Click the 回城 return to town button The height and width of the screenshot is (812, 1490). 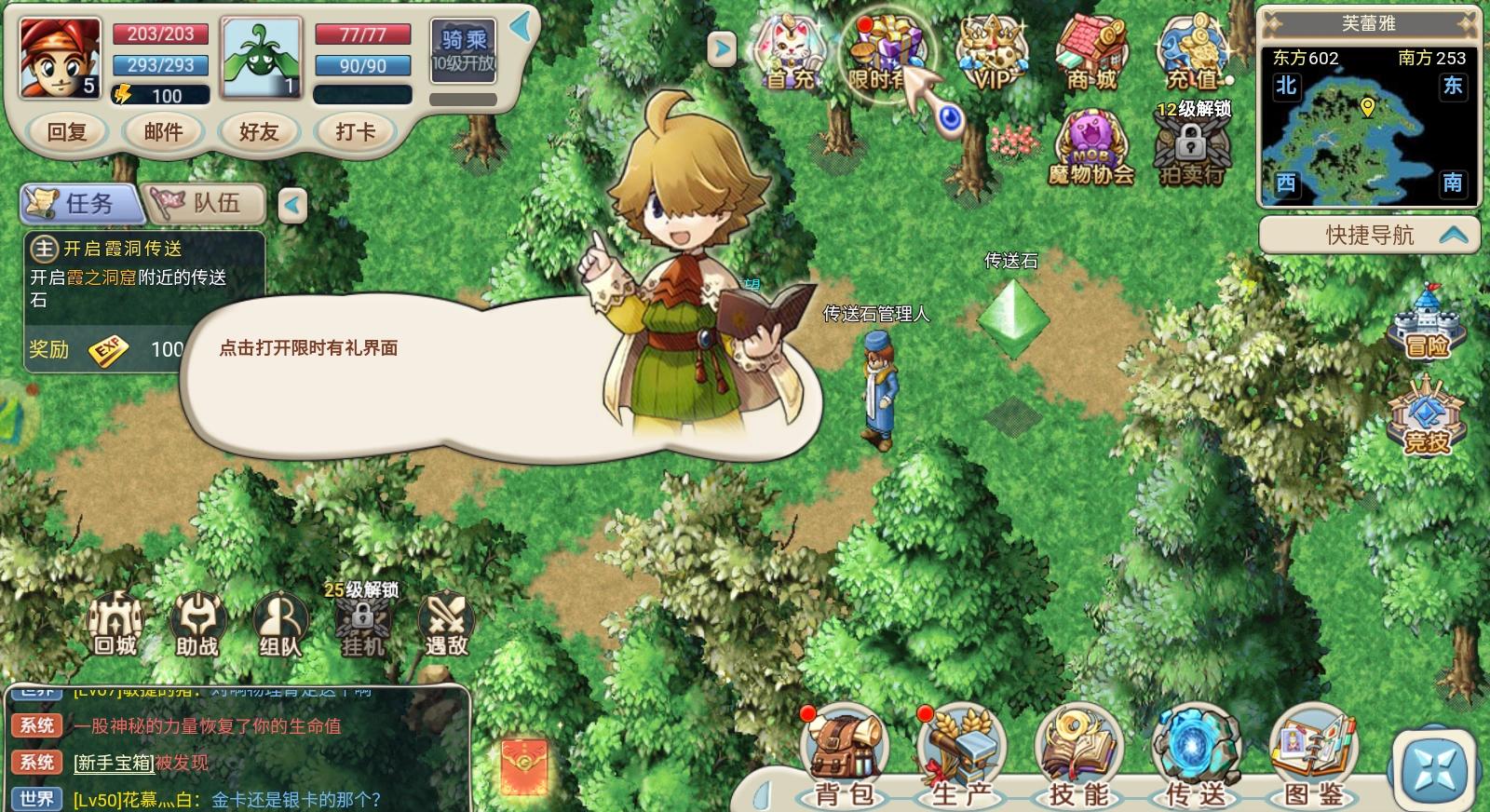(x=115, y=624)
